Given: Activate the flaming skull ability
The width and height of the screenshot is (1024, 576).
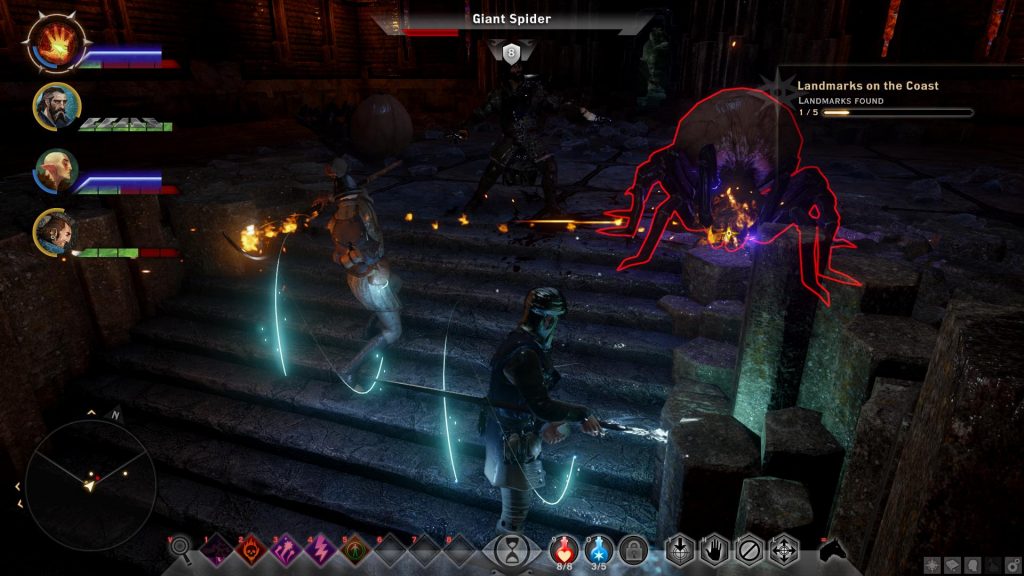Looking at the screenshot, I should point(247,550).
